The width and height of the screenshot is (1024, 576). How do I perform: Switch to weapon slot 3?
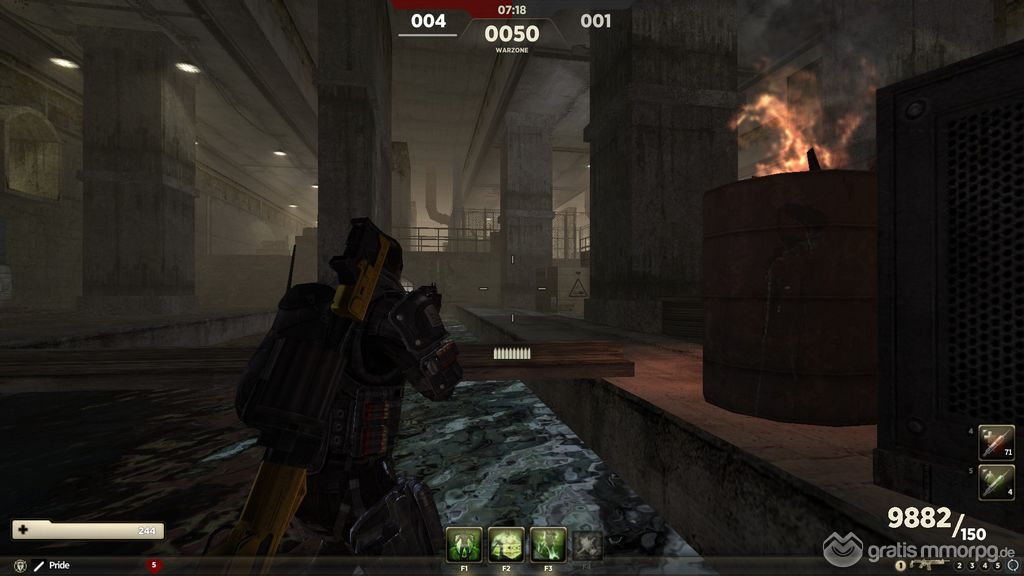tap(970, 566)
